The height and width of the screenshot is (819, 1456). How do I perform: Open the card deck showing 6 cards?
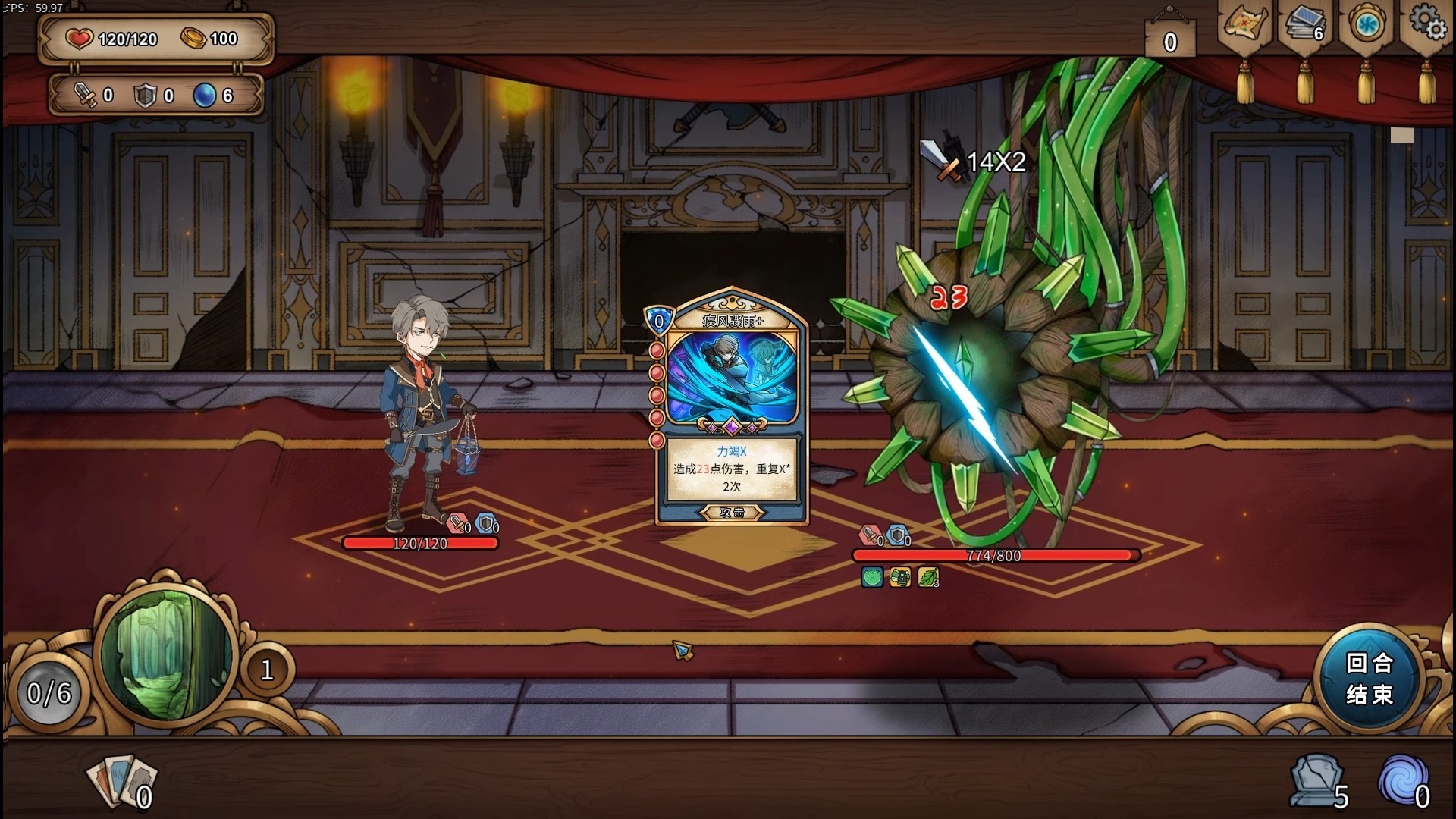coord(1304,23)
